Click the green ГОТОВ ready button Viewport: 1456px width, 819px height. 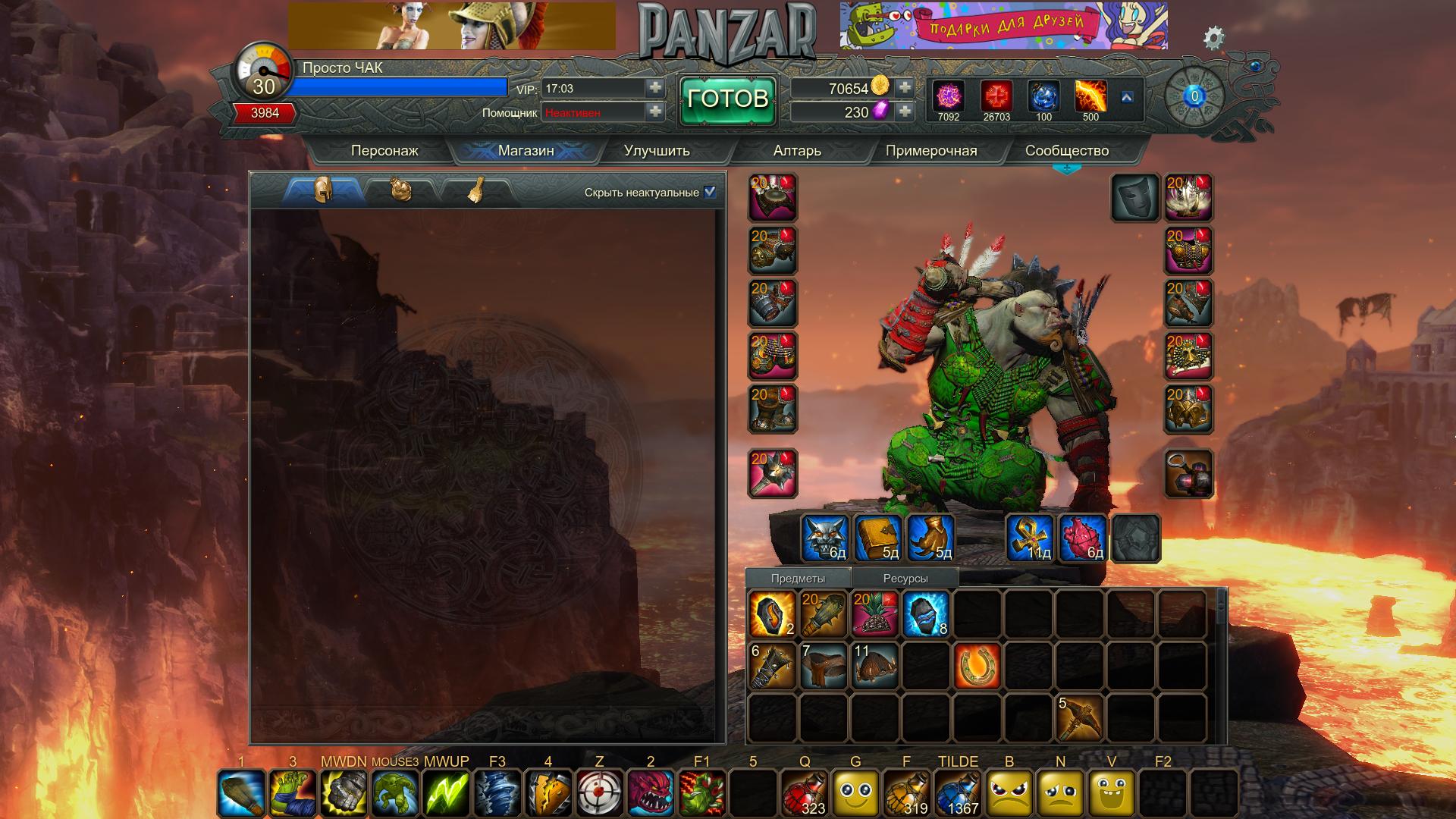click(727, 99)
